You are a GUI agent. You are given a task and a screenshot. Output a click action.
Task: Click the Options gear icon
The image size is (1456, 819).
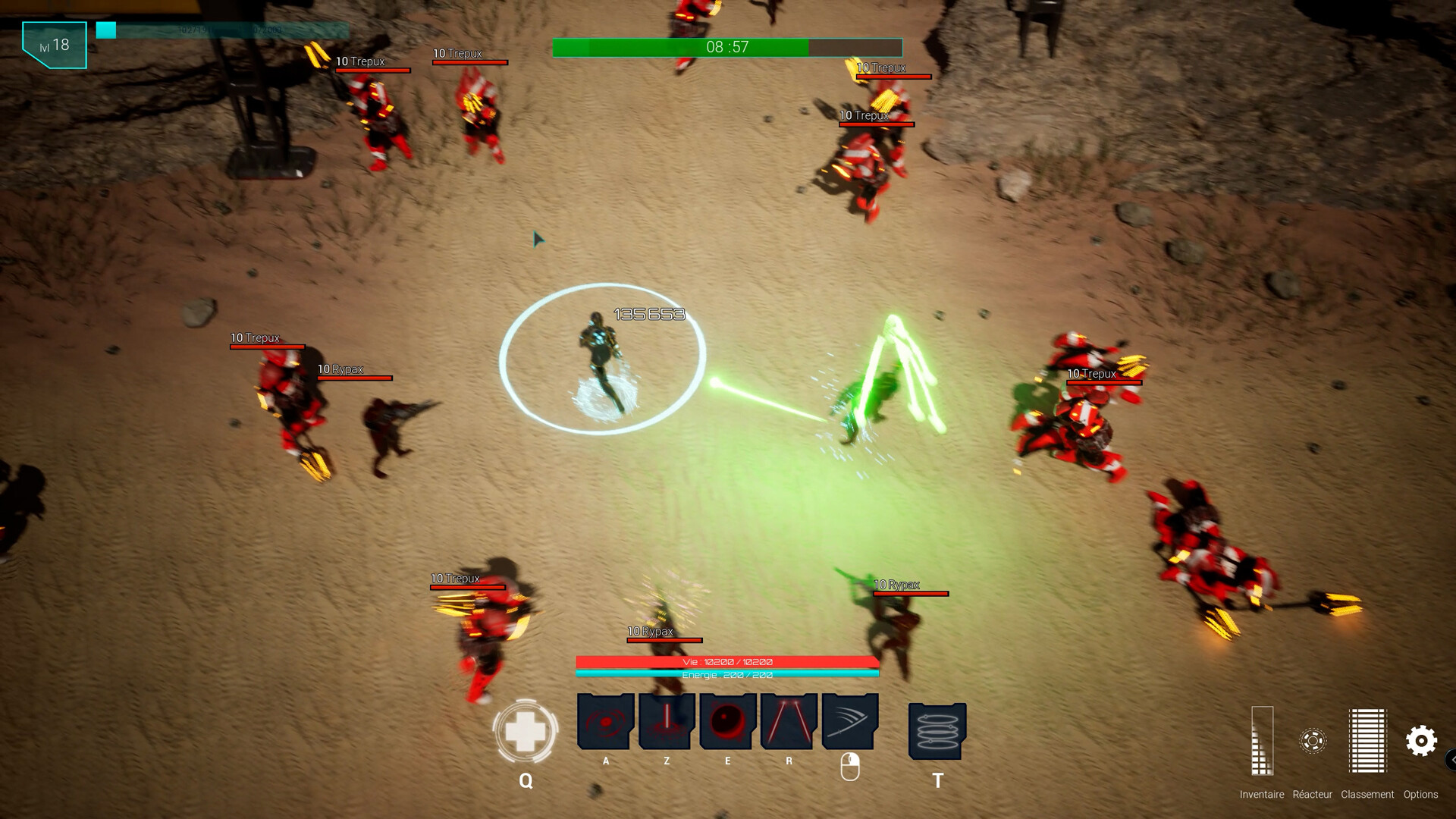coord(1422,739)
